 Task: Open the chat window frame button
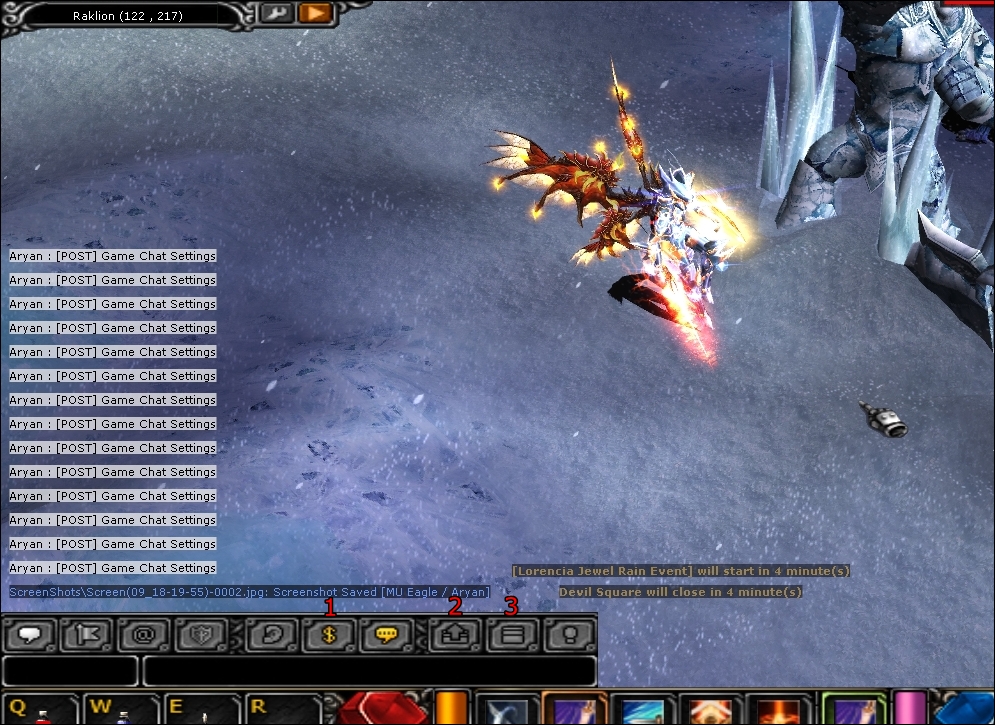[x=511, y=635]
